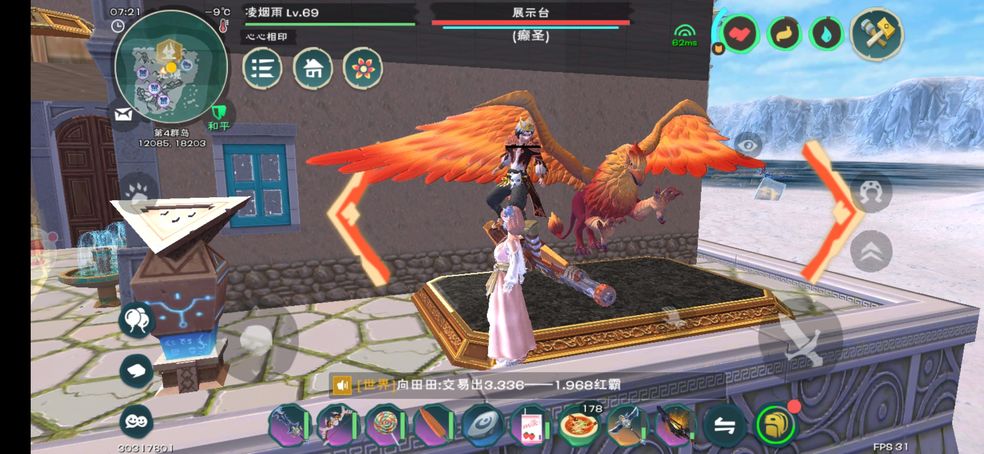The width and height of the screenshot is (984, 454).
Task: Select the lollipop hotbar slot
Action: coord(385,424)
